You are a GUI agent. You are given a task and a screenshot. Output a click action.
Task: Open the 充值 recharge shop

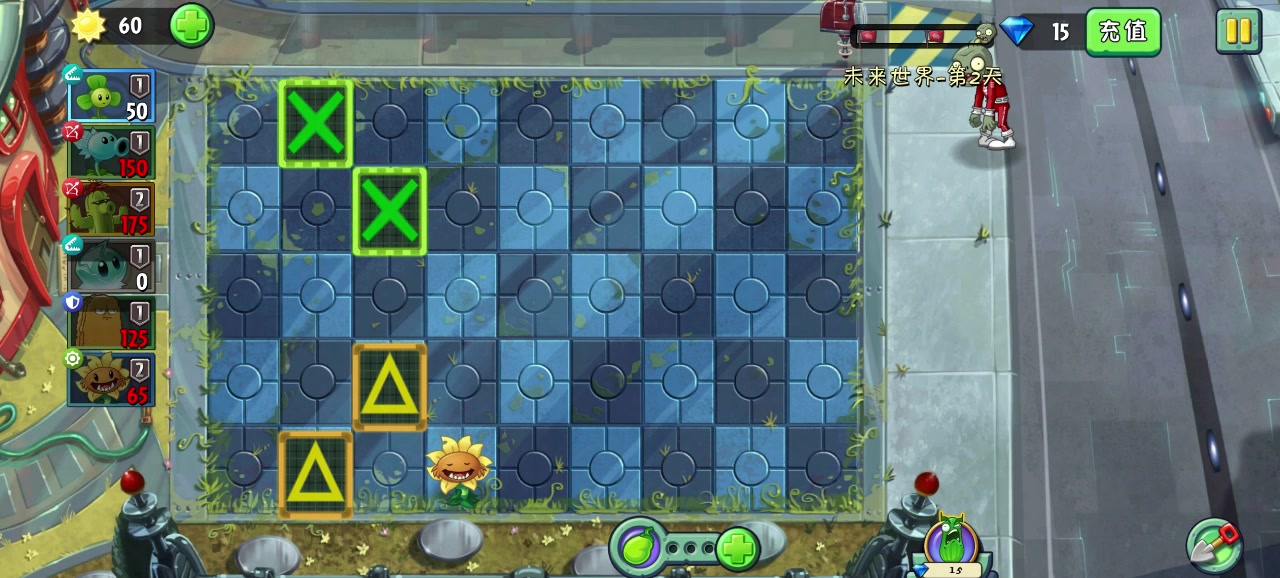(x=1122, y=31)
